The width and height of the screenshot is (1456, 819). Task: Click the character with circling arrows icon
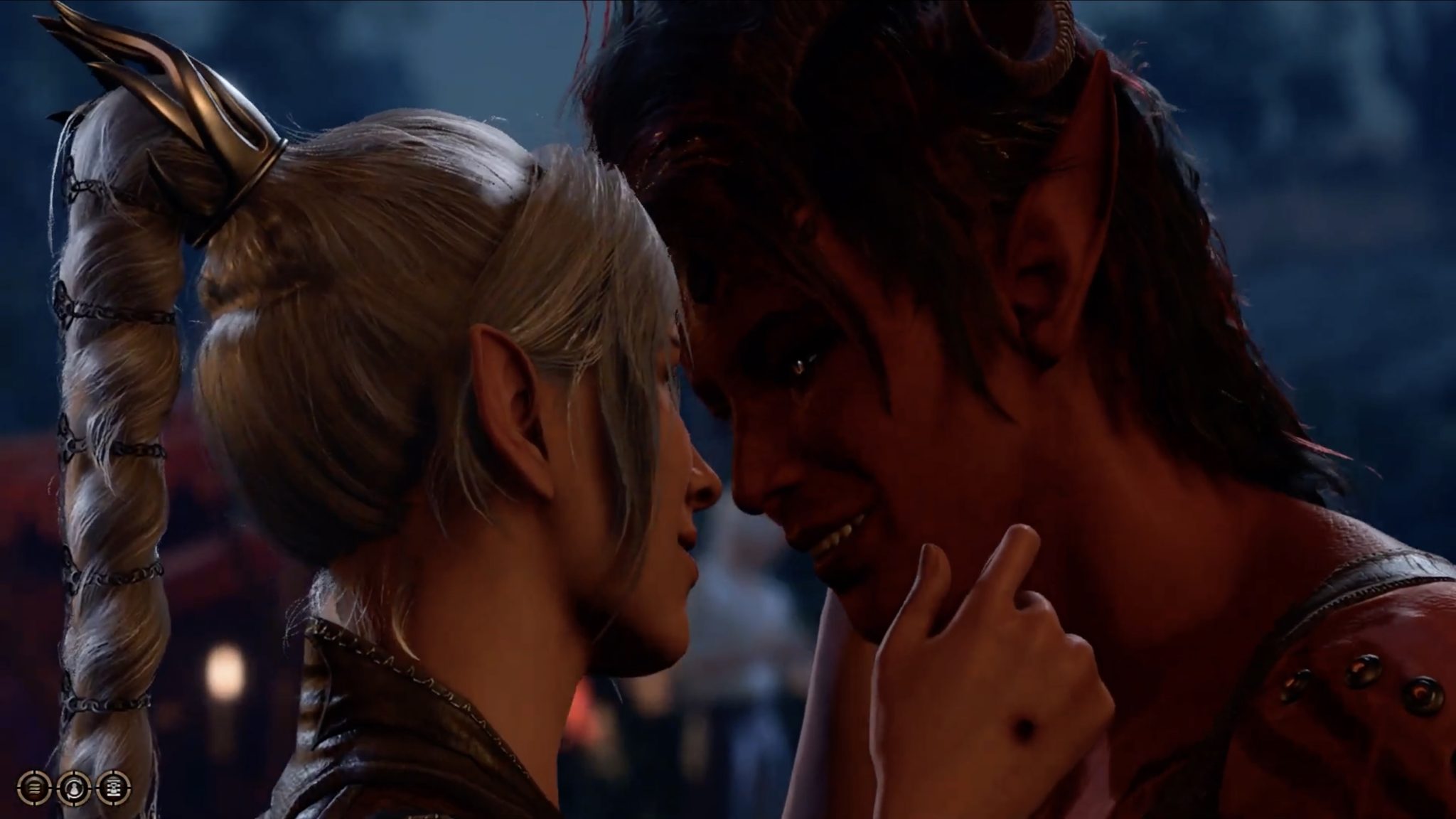(x=74, y=786)
